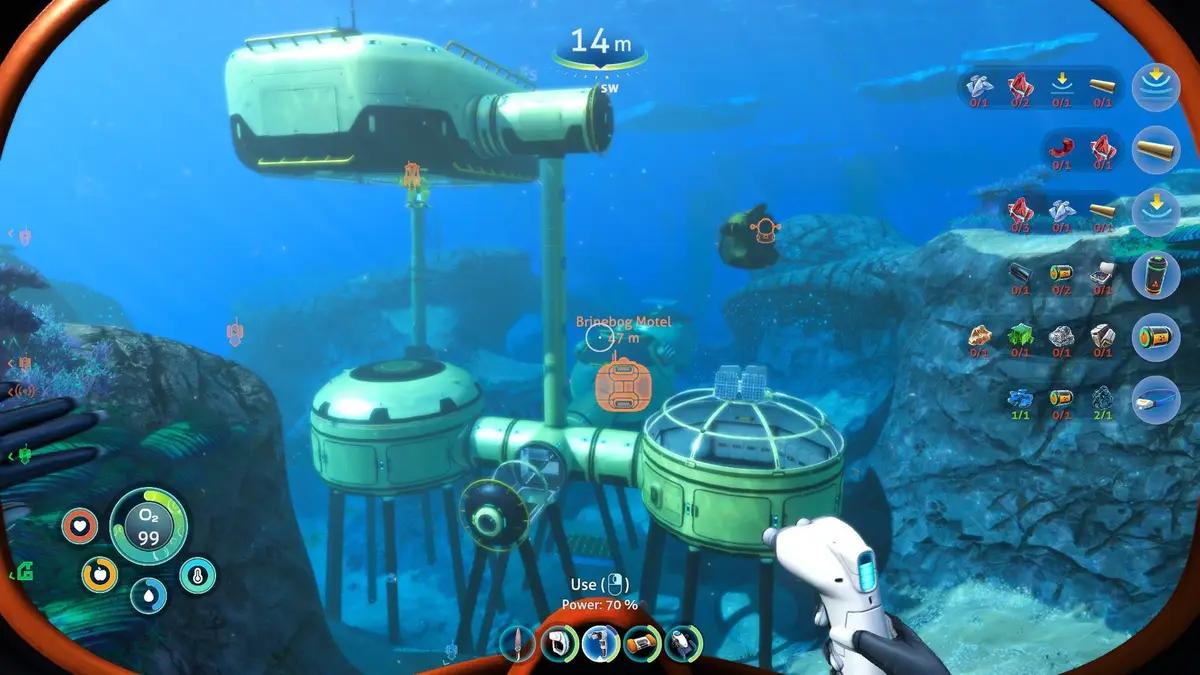Choose the highlighted habitat builder quickslot
The height and width of the screenshot is (675, 1200).
pyautogui.click(x=600, y=642)
